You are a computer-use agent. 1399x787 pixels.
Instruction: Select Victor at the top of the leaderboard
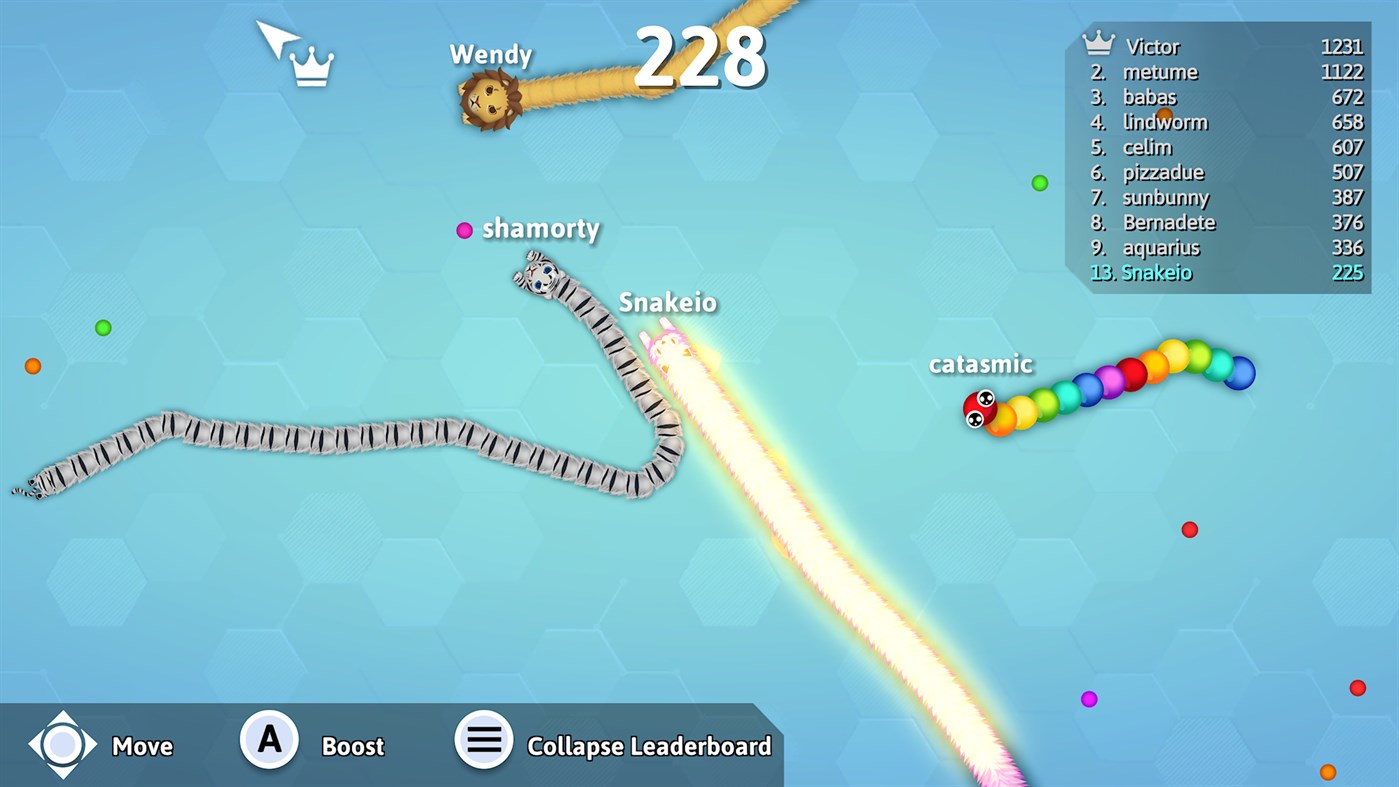[1156, 46]
